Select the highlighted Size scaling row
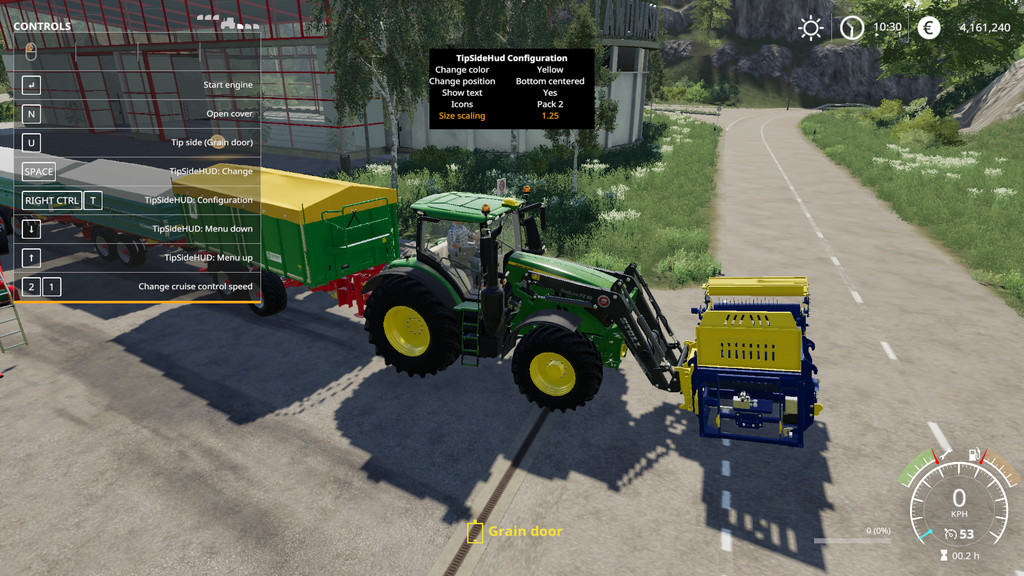 pos(511,116)
